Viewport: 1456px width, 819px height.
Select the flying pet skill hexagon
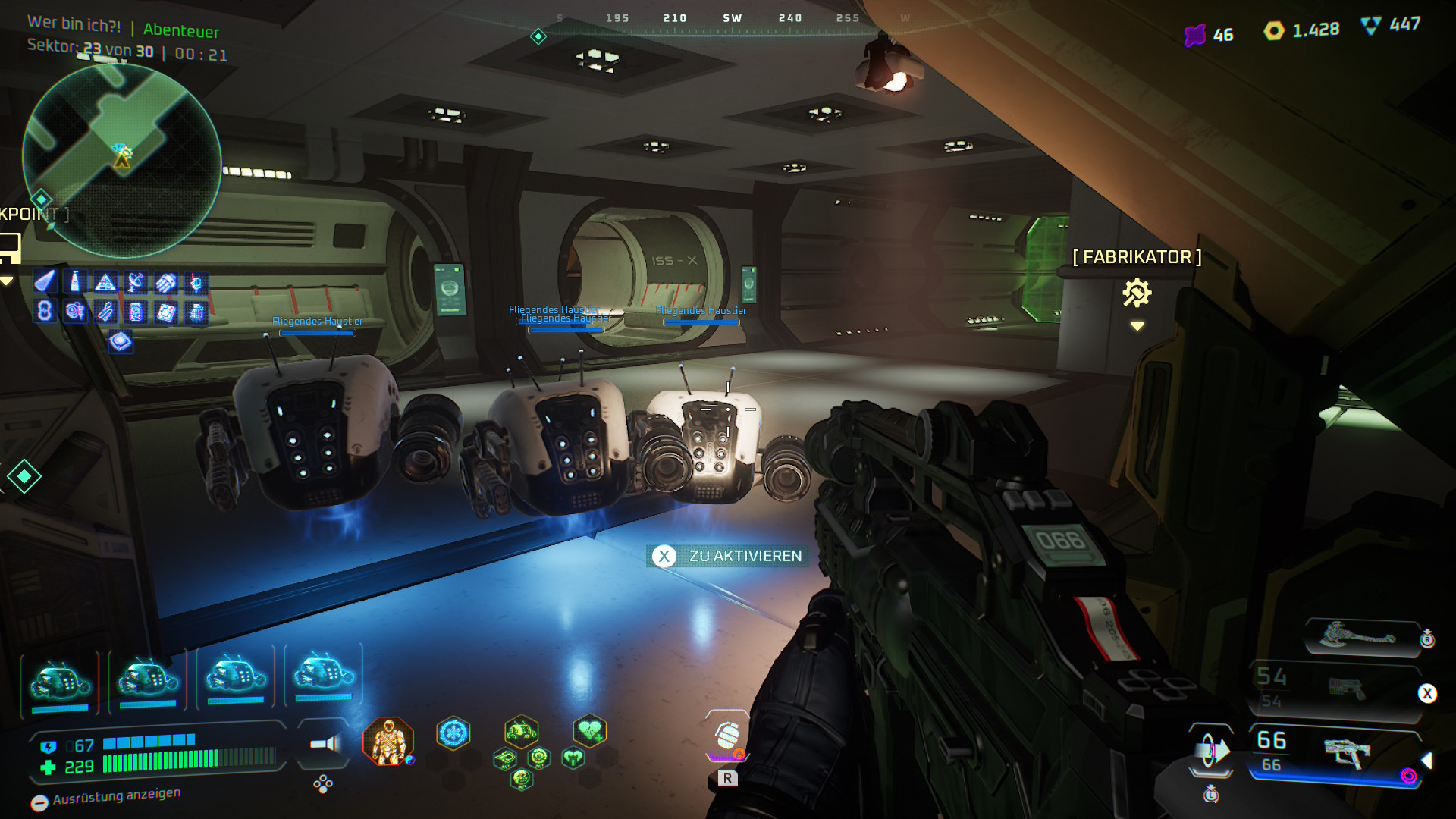pos(521,732)
